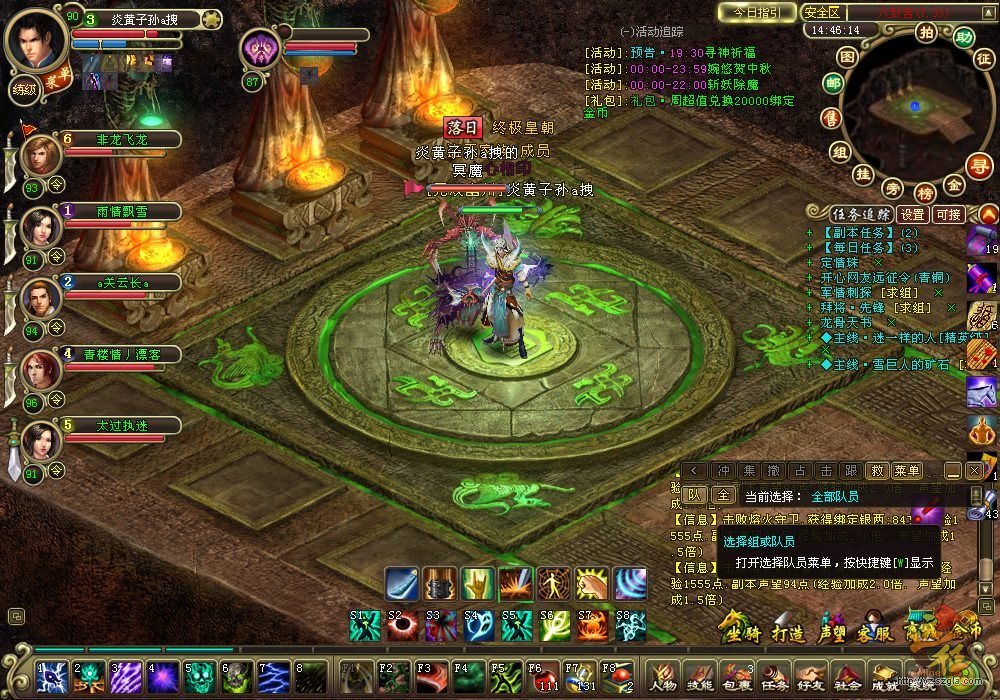Open the 榜 ranking button near the minimap
Viewport: 1000px width, 700px height.
click(x=925, y=192)
